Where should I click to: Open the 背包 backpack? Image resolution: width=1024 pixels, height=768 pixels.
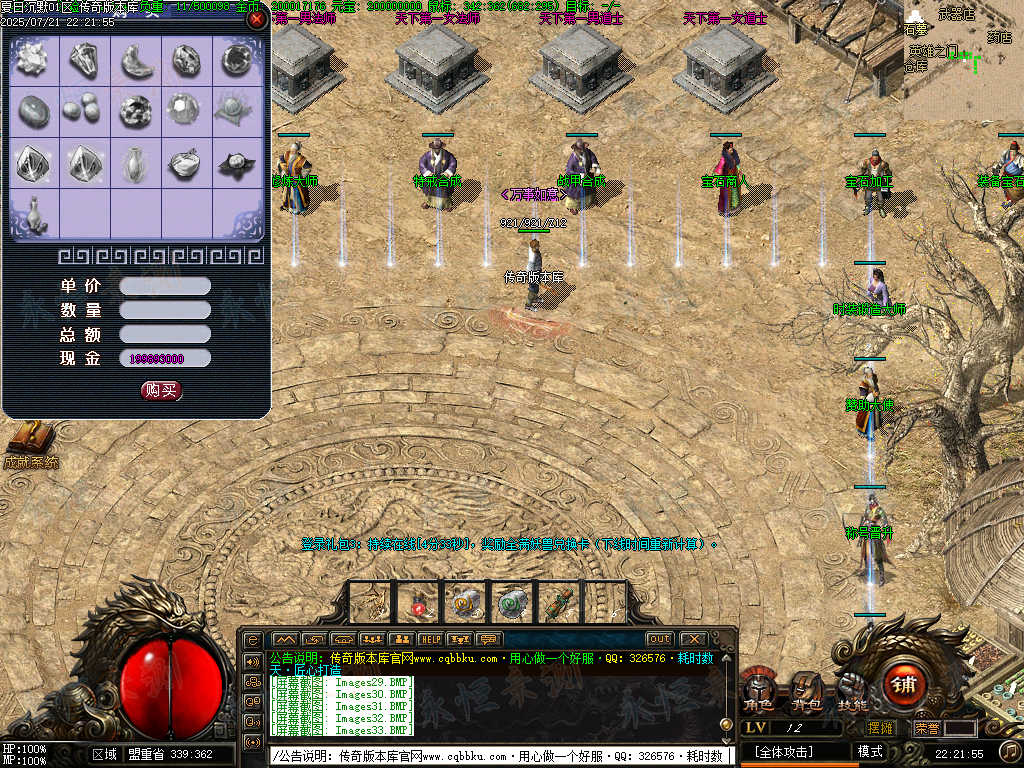tap(807, 690)
